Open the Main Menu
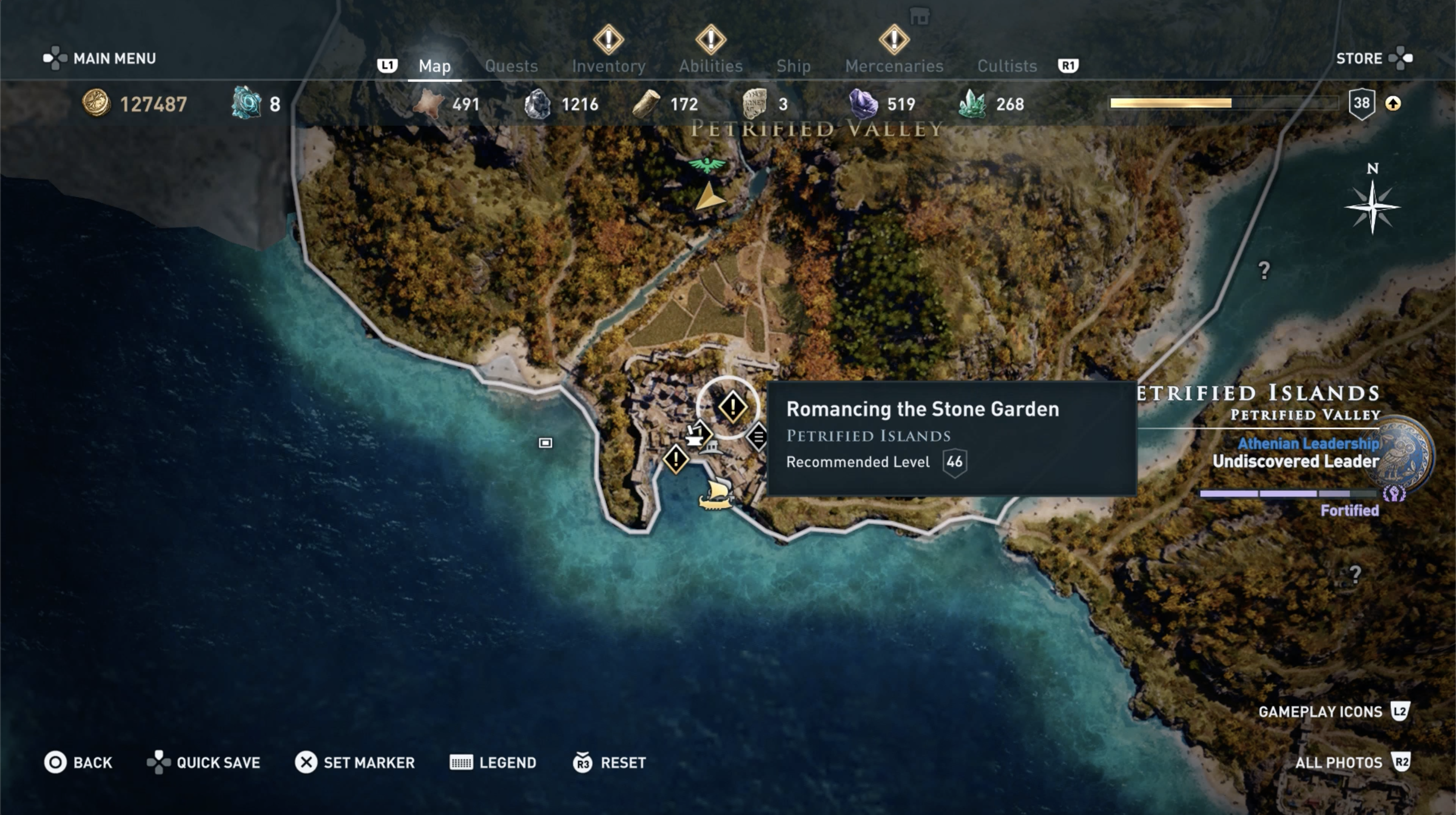Screen dimensions: 1456x815 pos(100,58)
